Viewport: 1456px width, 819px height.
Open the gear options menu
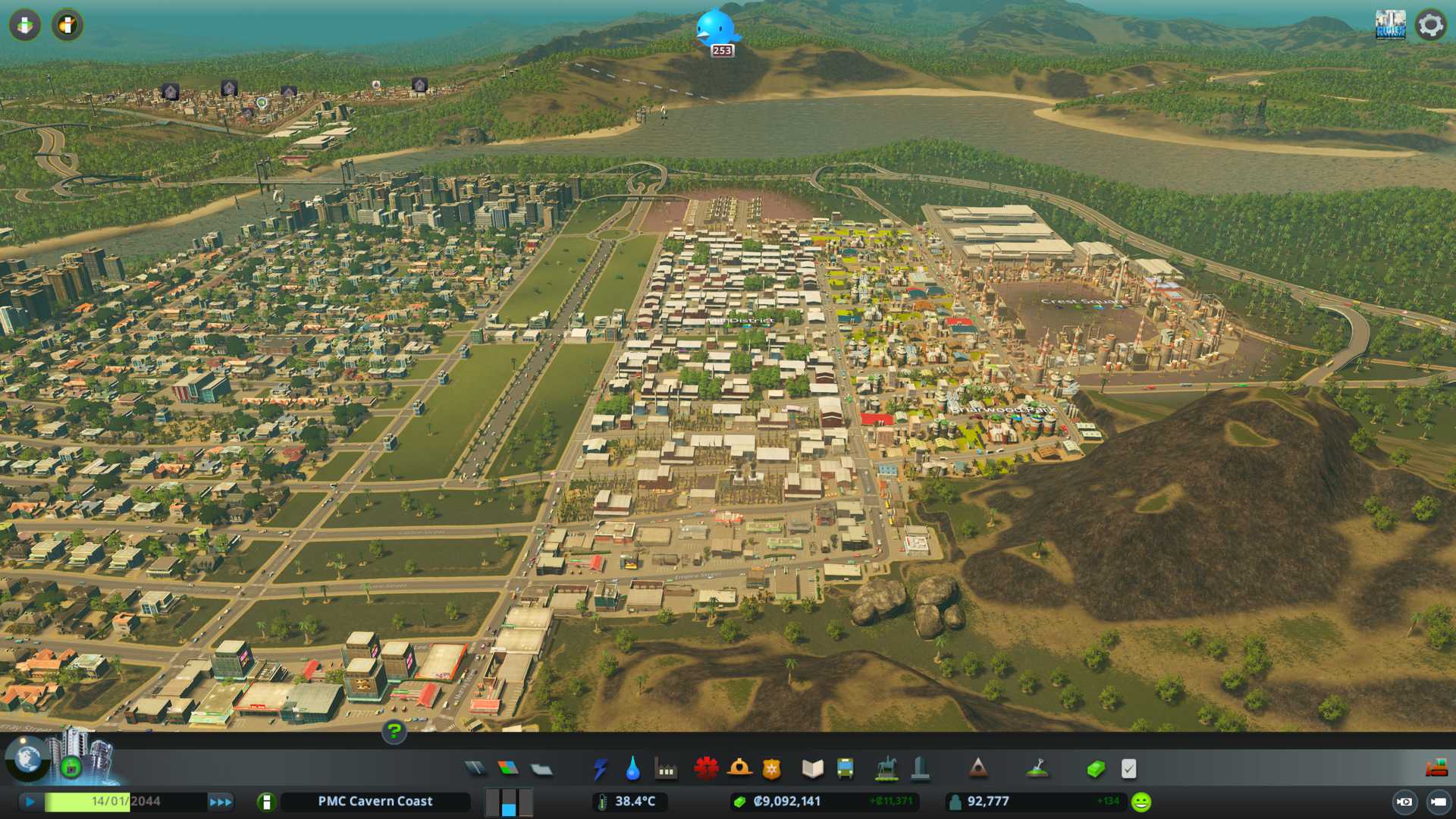[x=1430, y=25]
